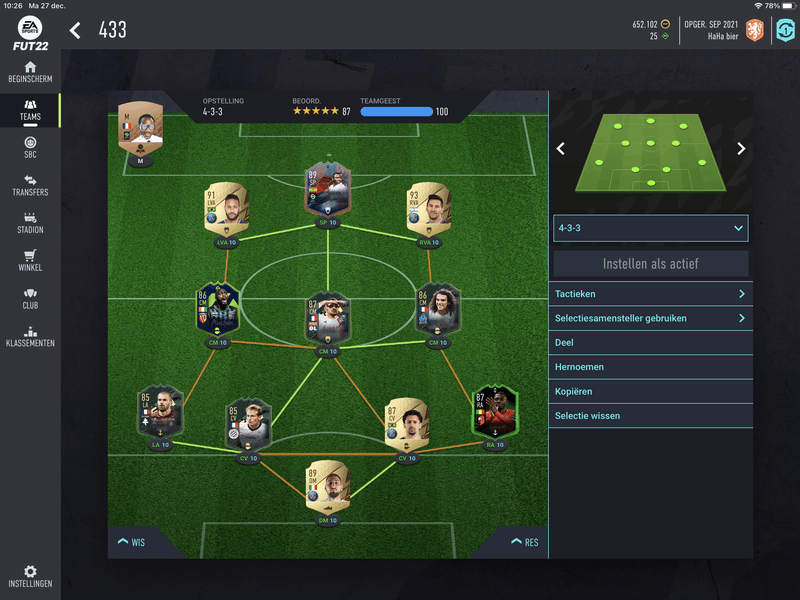The height and width of the screenshot is (600, 800).
Task: Show the next formation preview
Action: pyautogui.click(x=741, y=149)
